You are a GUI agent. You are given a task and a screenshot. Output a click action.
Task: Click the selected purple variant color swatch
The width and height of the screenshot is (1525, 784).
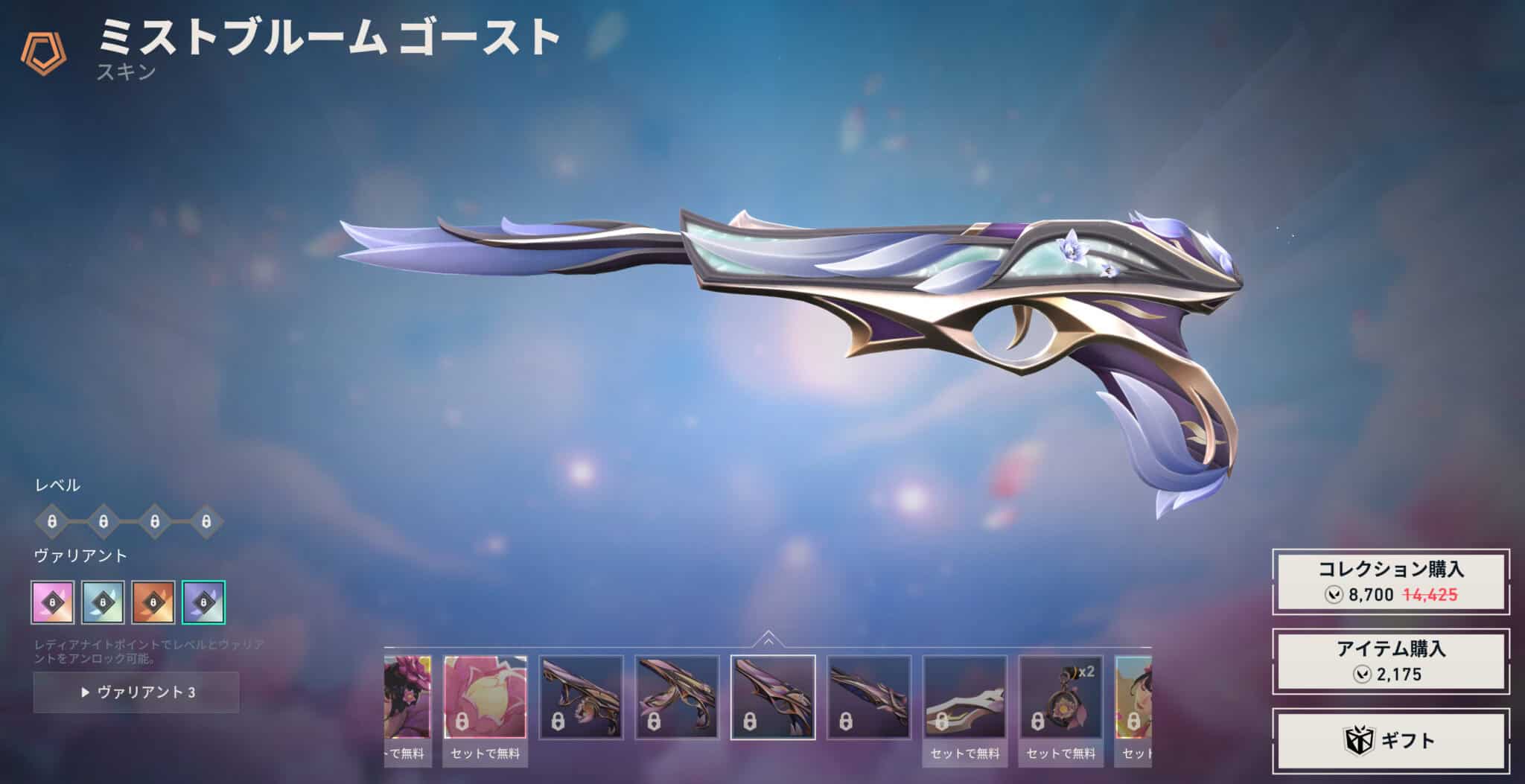pos(203,602)
